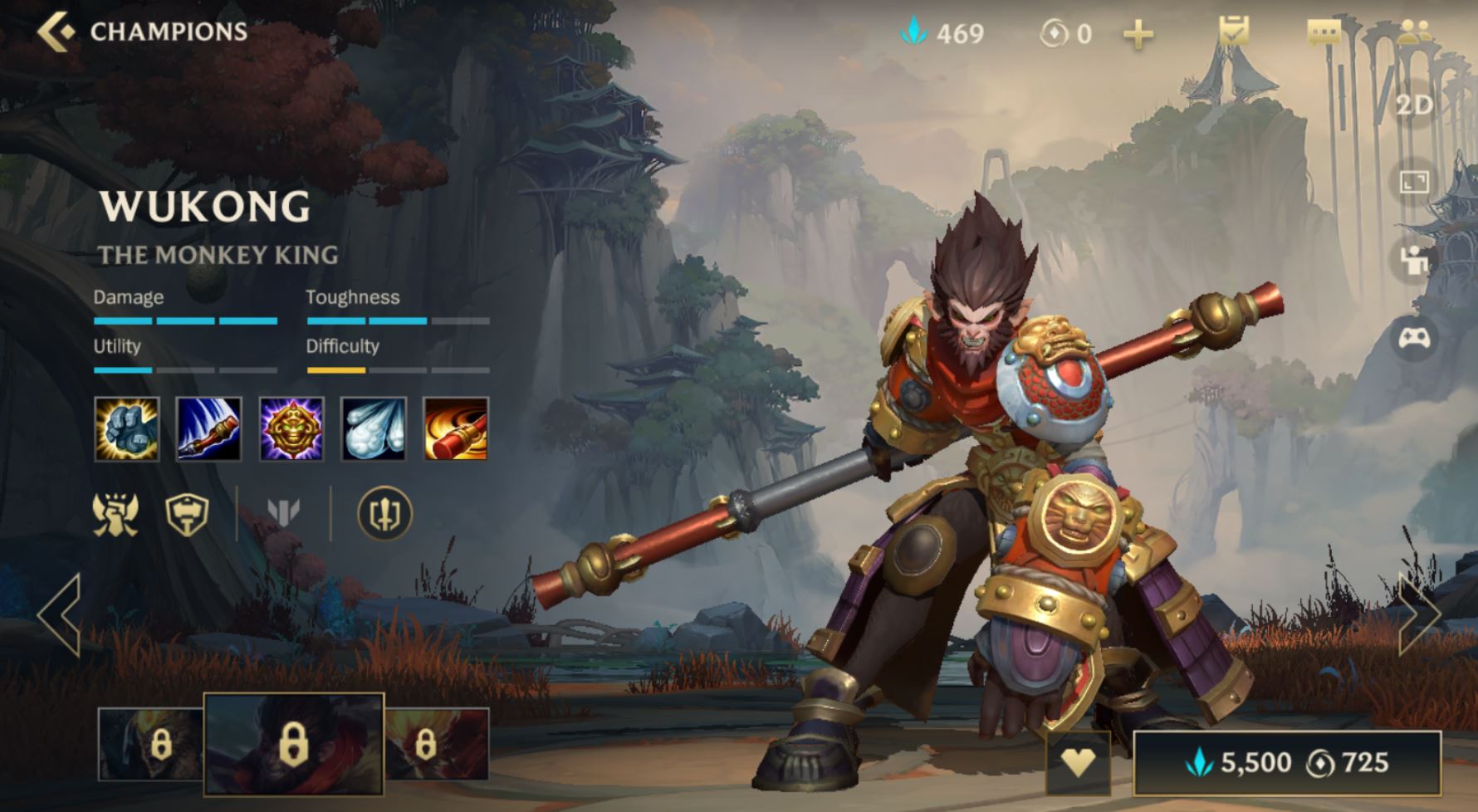Open the chat speech bubble icon
This screenshot has height=812, width=1478.
1324,33
